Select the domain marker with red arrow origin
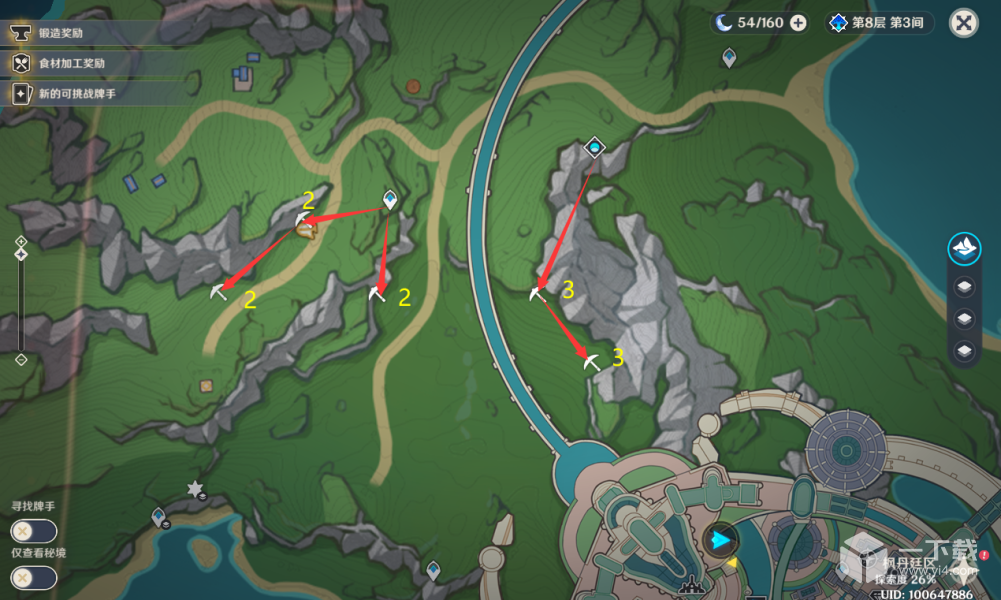 [x=595, y=148]
